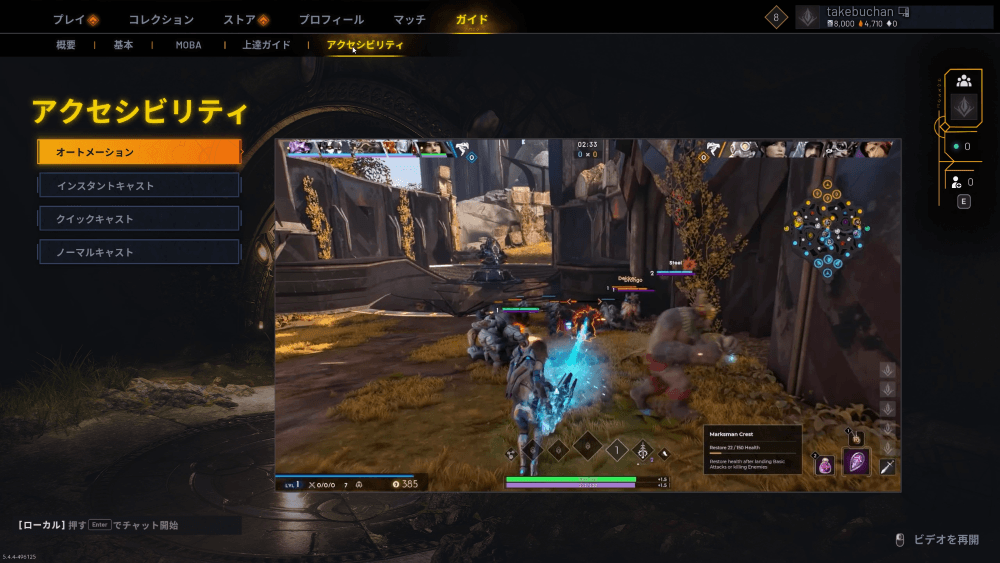Viewport: 1000px width, 563px height.
Task: Show the 概要 guide section
Action: (x=66, y=45)
